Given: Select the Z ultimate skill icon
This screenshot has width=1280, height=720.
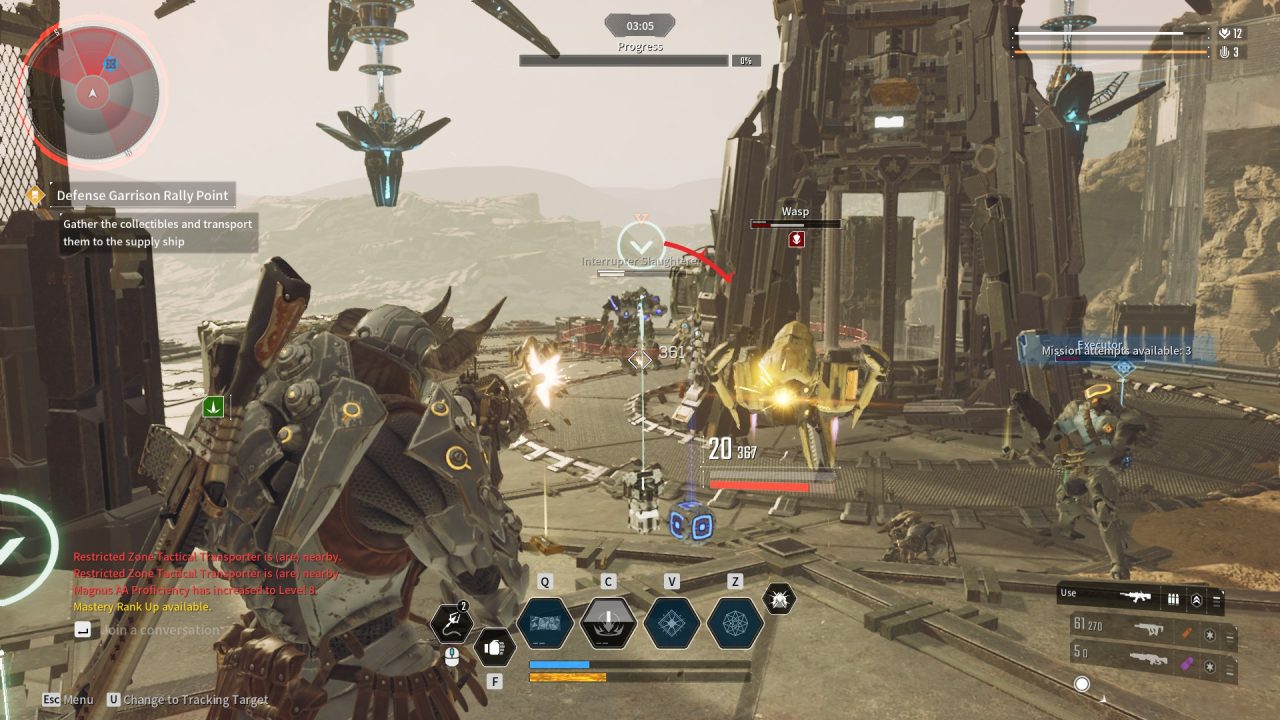Looking at the screenshot, I should tap(733, 622).
